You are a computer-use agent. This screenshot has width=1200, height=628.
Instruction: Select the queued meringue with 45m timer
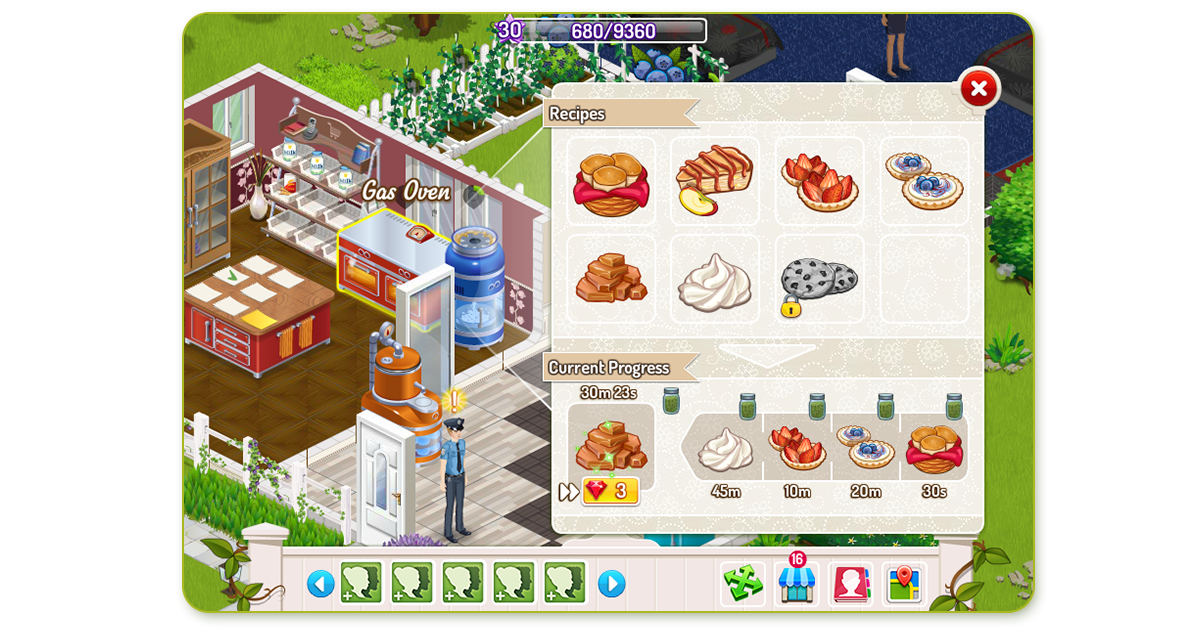tap(725, 448)
